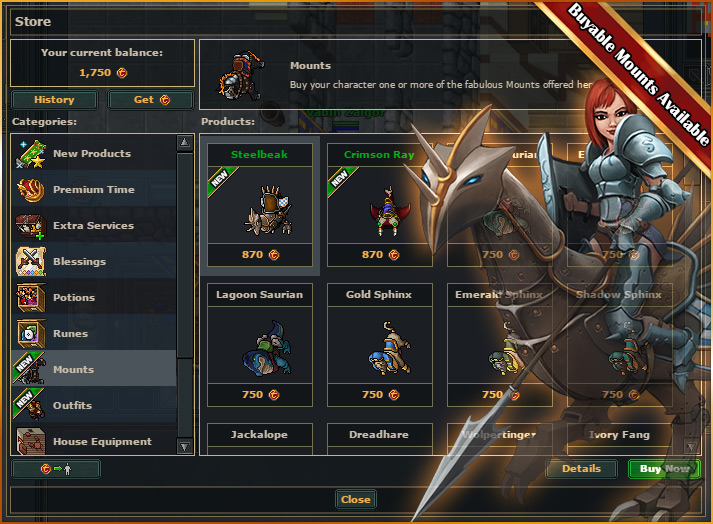Select the Jackalope mount
The image size is (713, 524).
coord(259,436)
